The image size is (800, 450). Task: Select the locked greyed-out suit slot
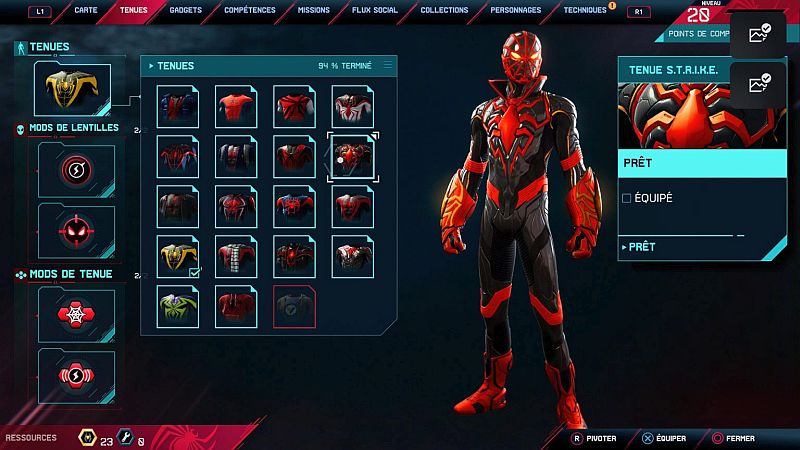296,306
